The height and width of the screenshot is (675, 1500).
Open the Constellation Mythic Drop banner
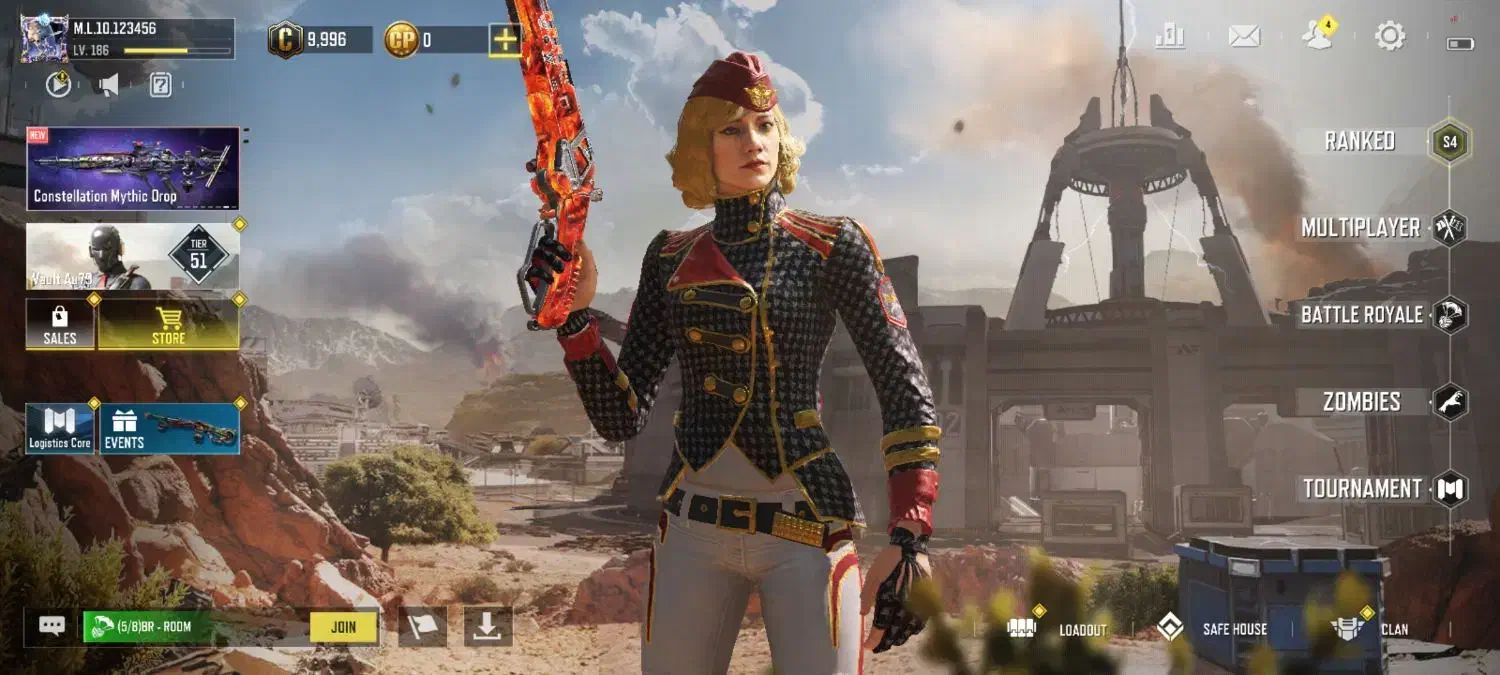tap(133, 168)
